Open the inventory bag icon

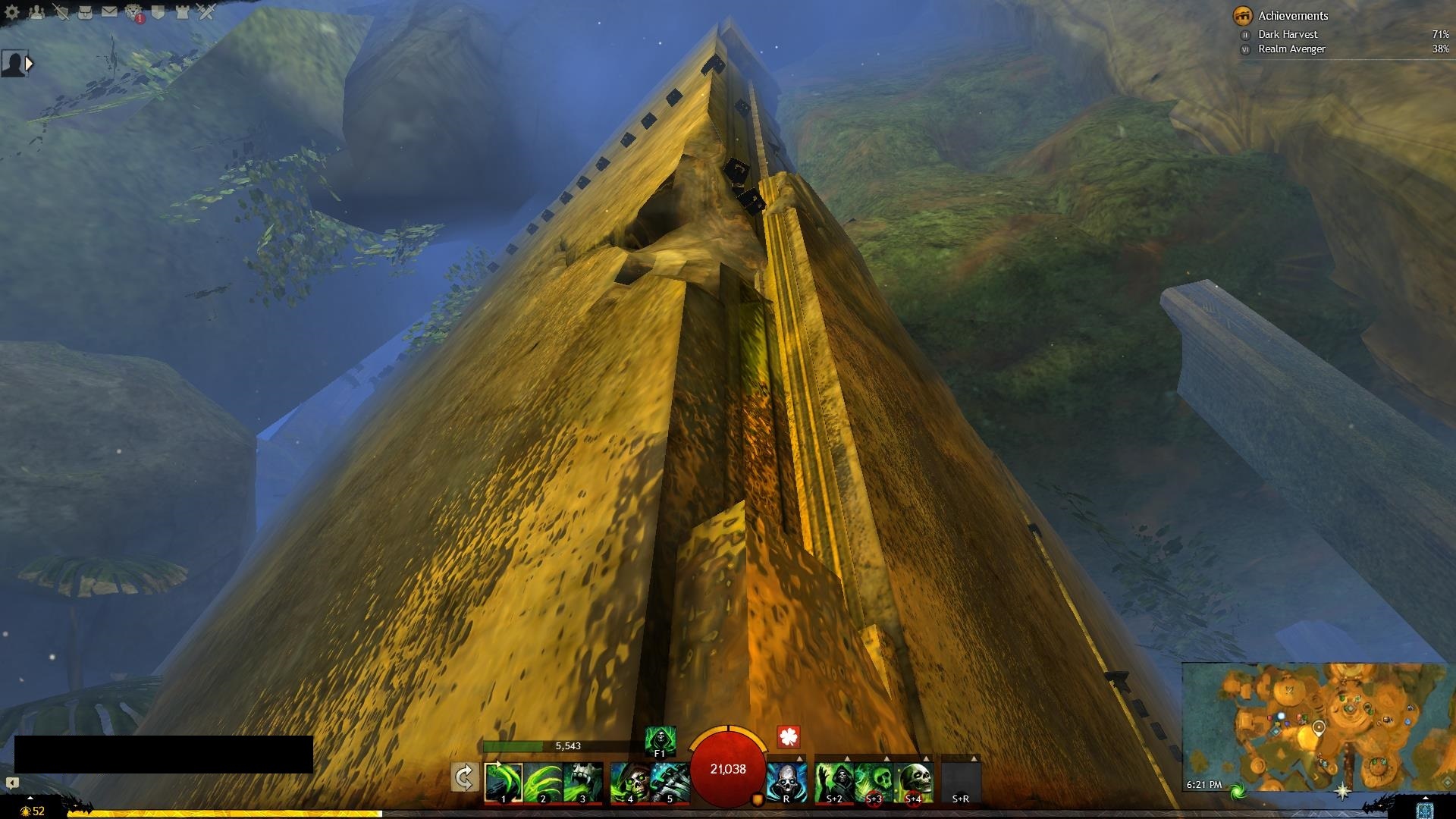(85, 12)
